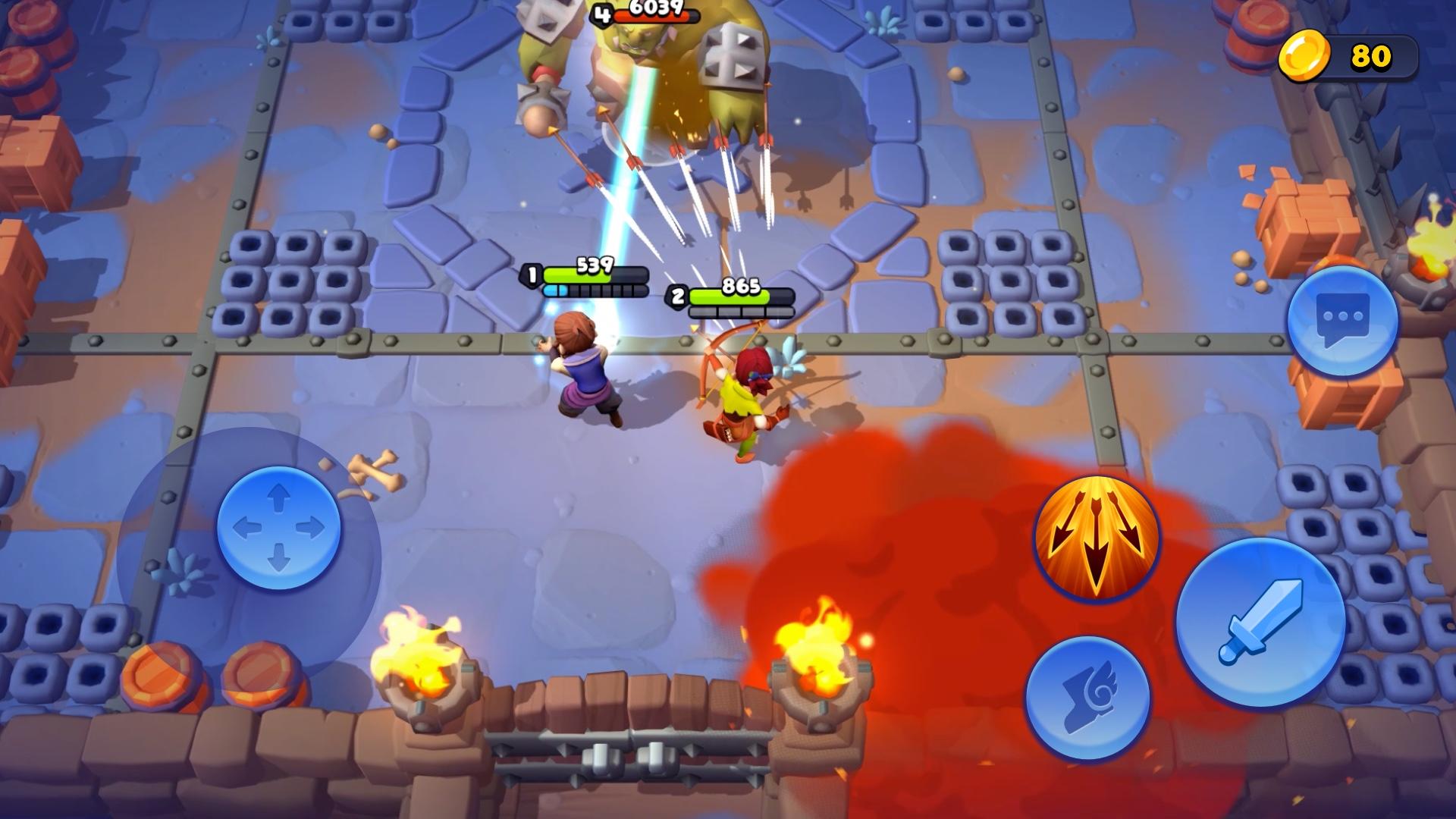Tap the burning torch on the left pillar
The height and width of the screenshot is (819, 1456).
(x=421, y=648)
